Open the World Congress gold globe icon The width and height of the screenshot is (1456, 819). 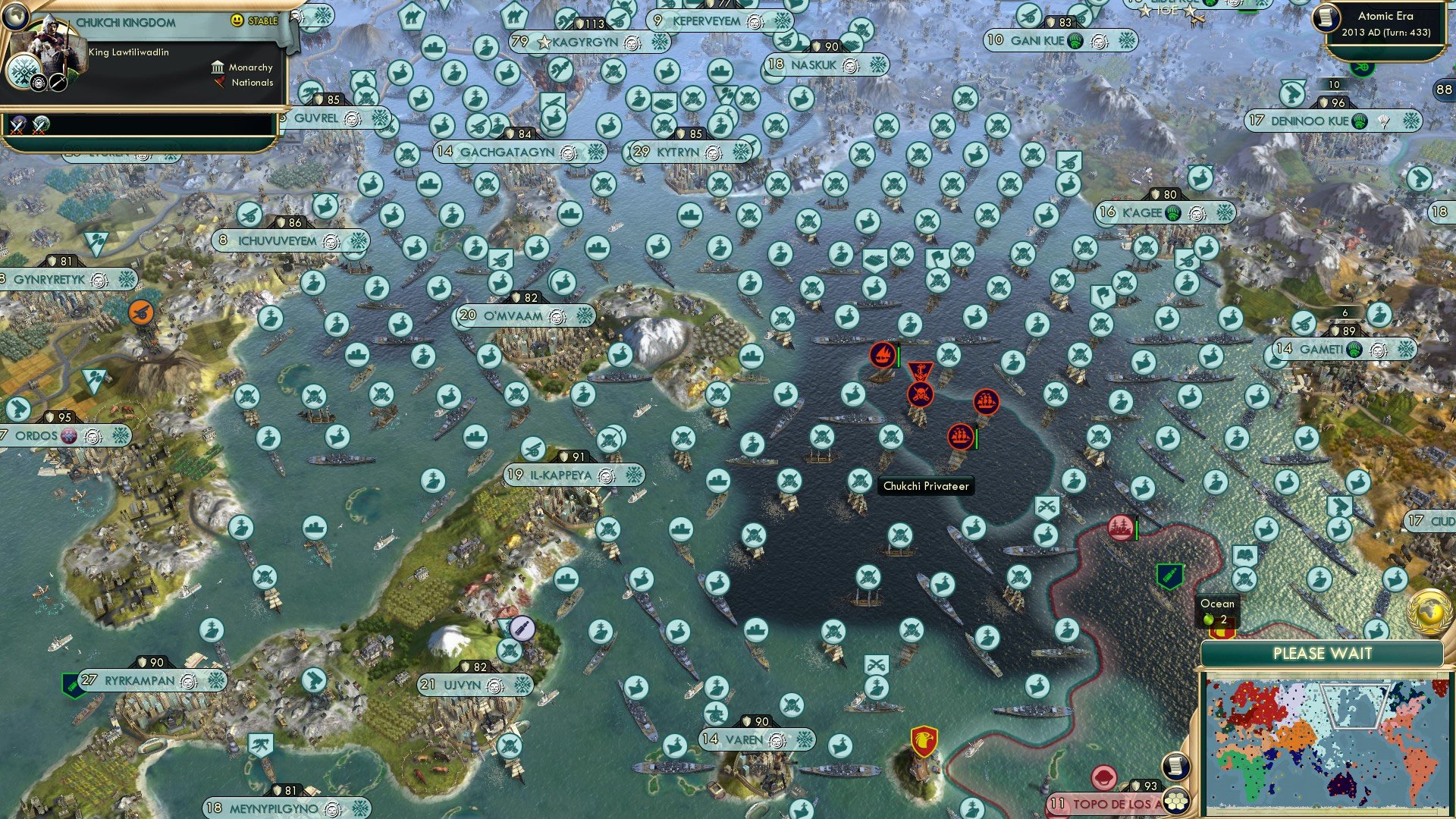coord(1427,612)
